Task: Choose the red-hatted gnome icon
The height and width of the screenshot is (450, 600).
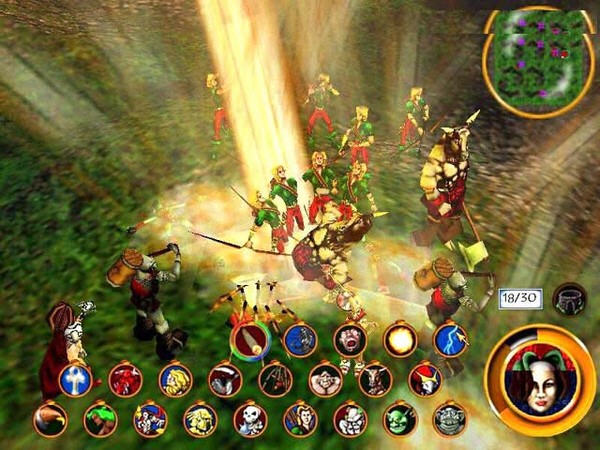Action: (x=425, y=380)
